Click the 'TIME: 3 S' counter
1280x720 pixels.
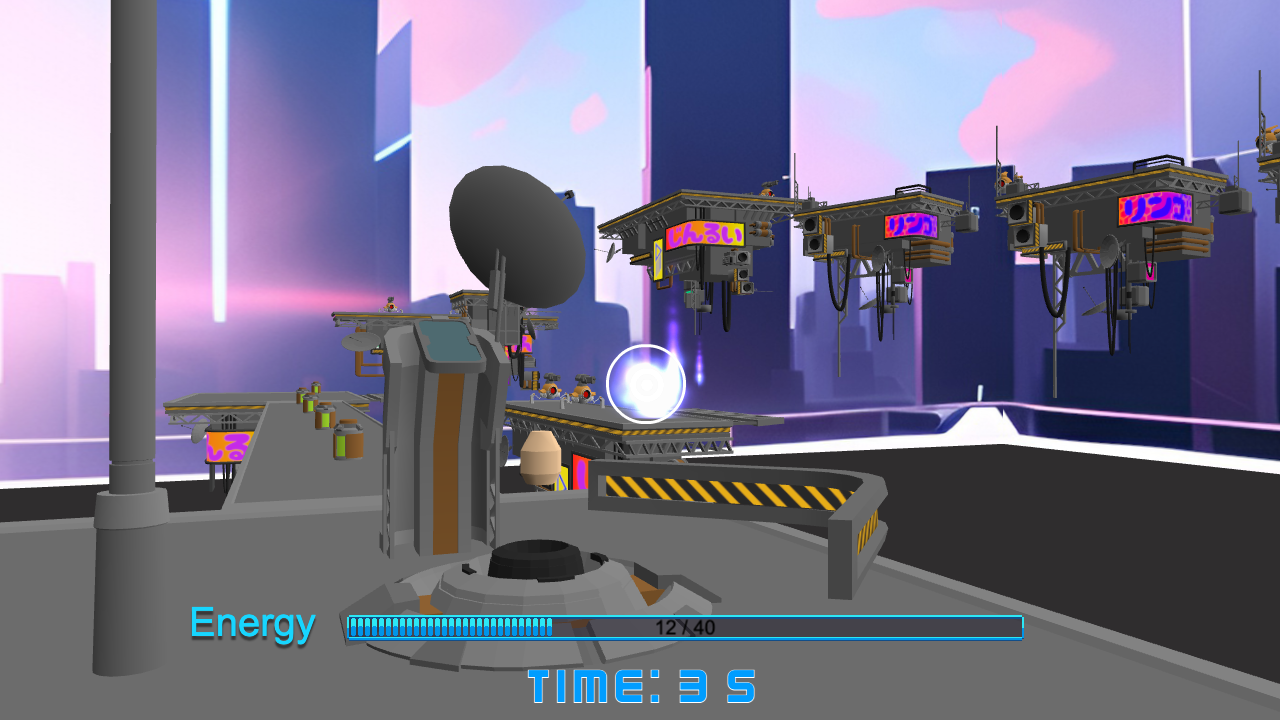(645, 686)
